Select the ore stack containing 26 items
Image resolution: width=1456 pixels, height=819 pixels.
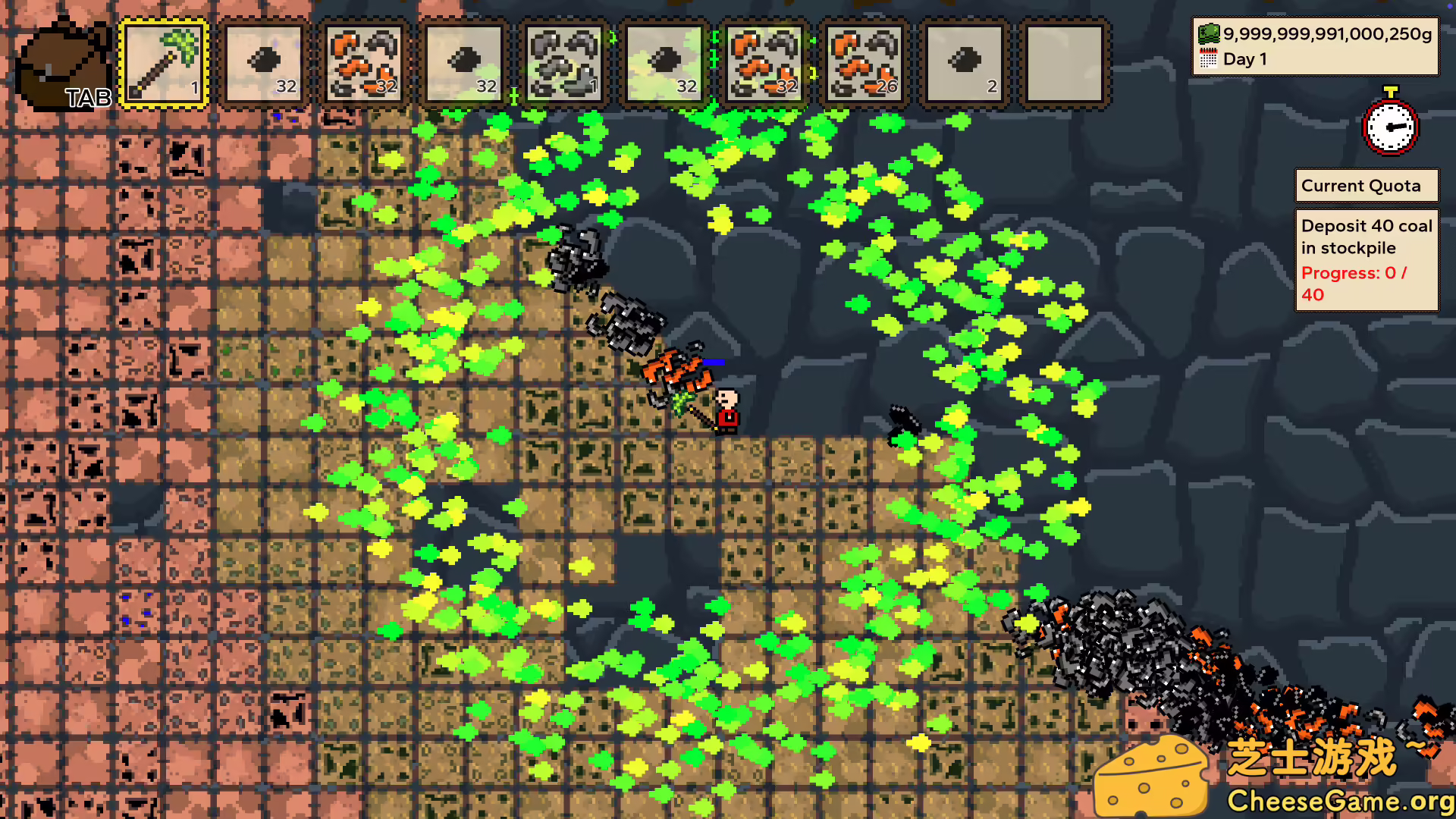pyautogui.click(x=864, y=62)
